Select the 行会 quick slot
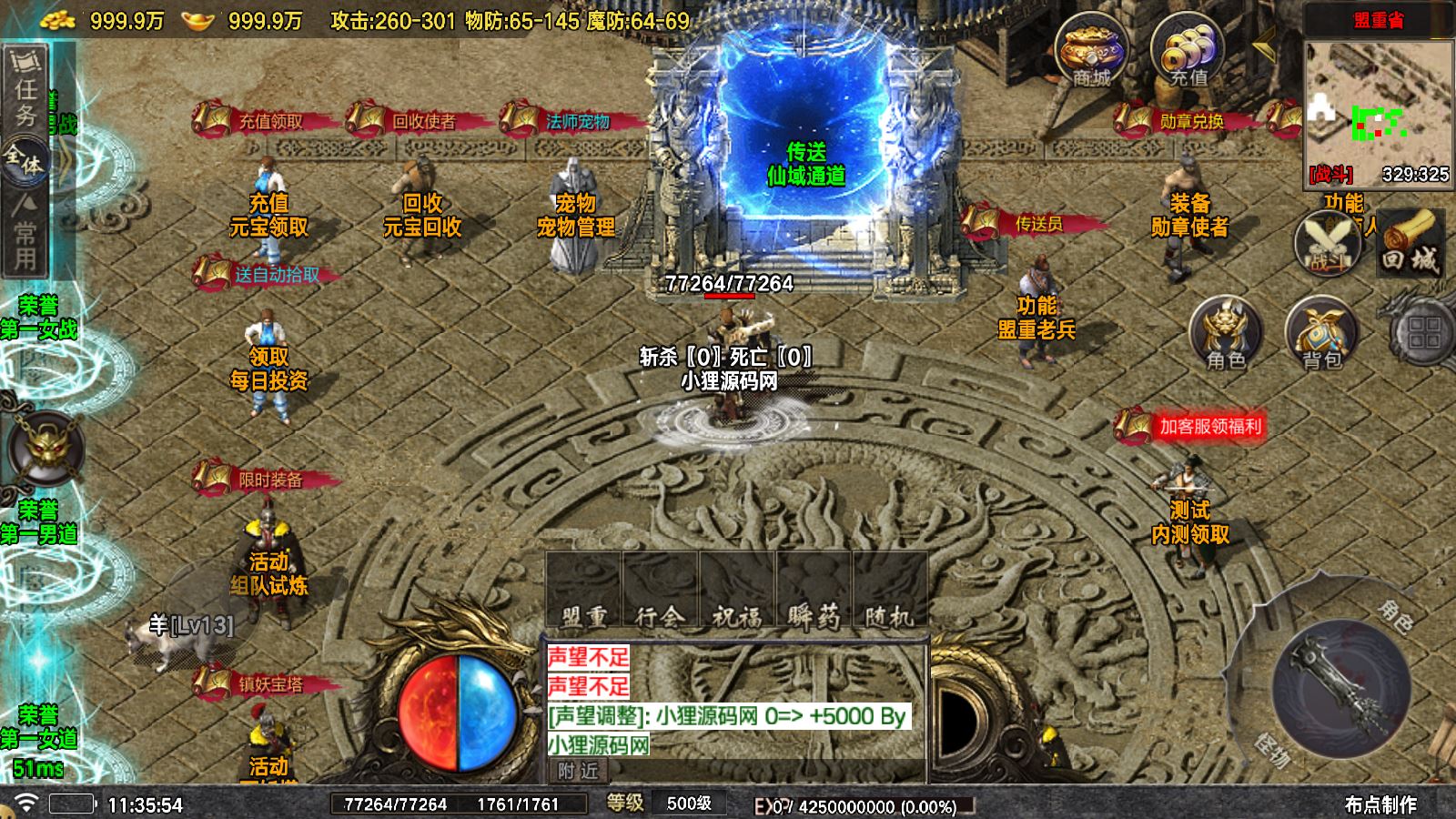 coord(660,591)
